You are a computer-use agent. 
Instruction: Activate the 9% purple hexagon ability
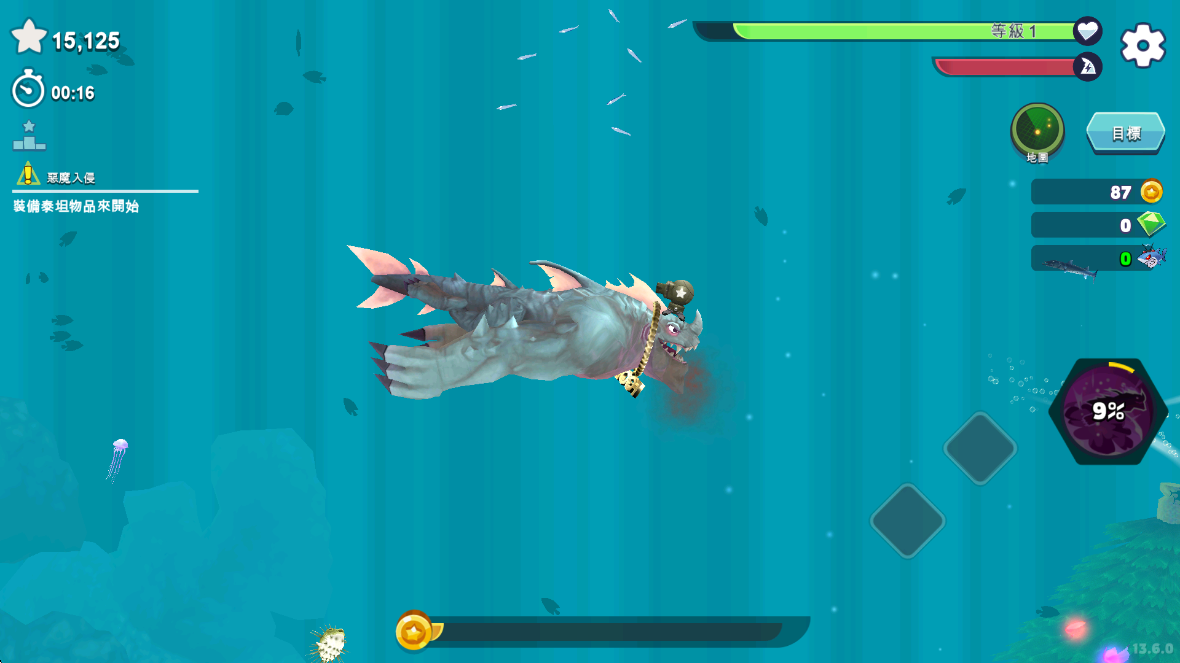click(1108, 410)
